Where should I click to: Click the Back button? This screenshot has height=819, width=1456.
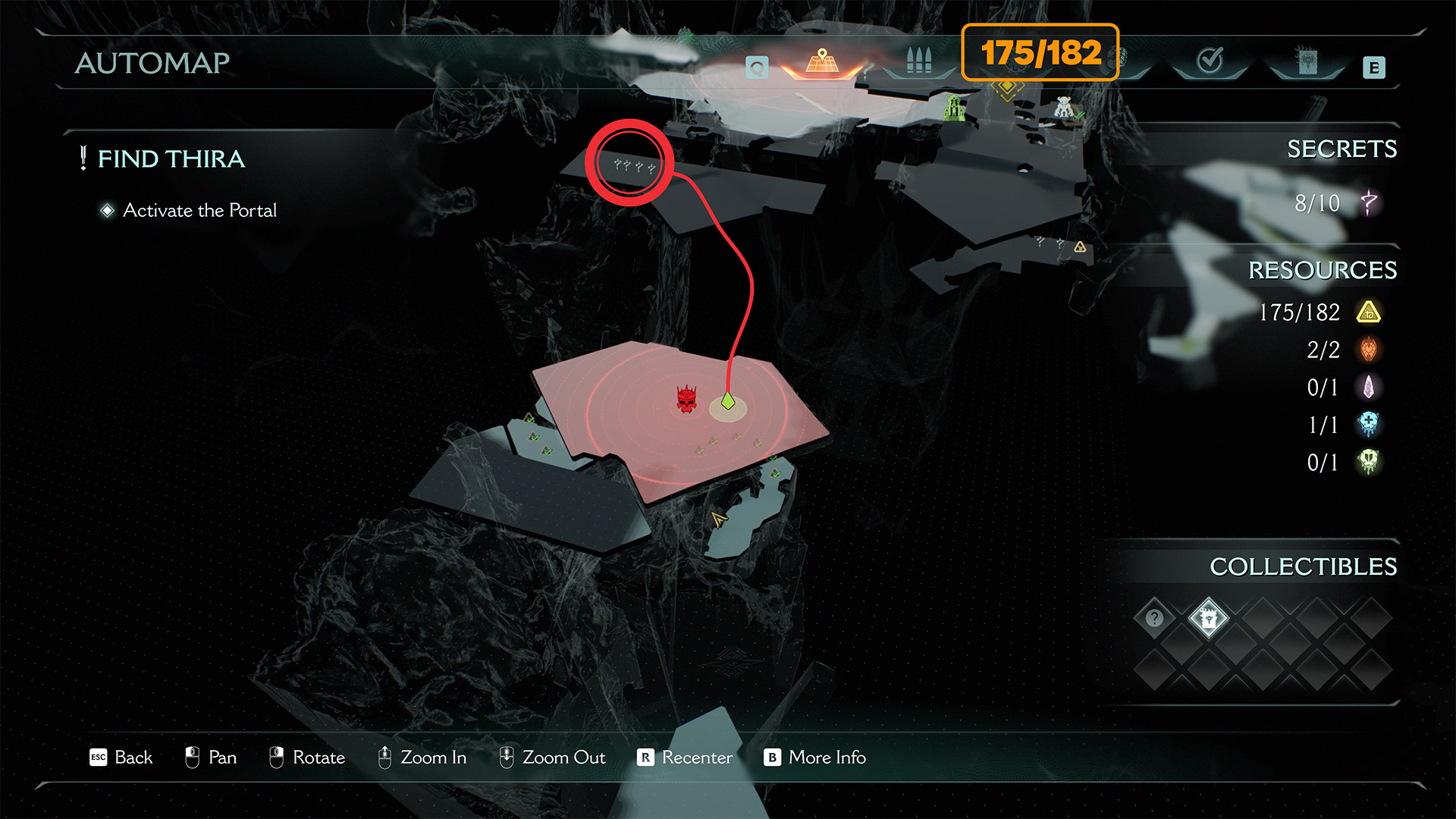pyautogui.click(x=121, y=758)
